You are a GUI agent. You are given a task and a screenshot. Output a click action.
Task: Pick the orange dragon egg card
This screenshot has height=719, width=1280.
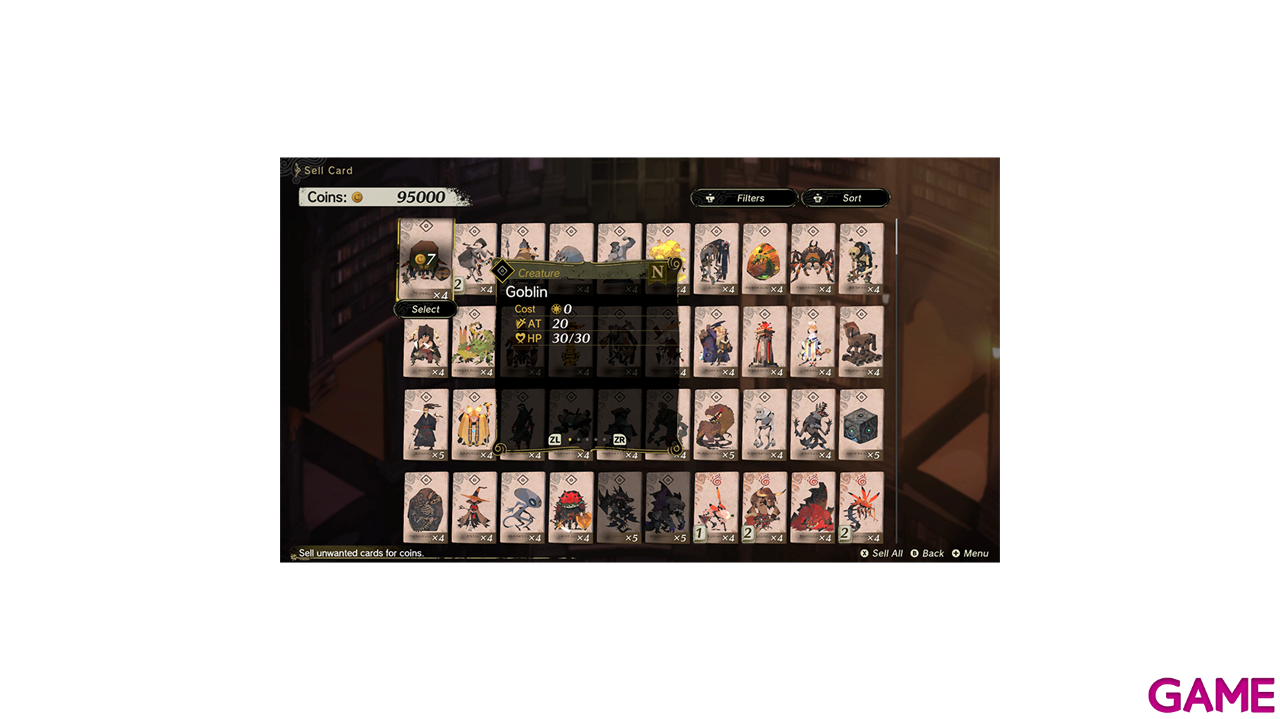[764, 259]
